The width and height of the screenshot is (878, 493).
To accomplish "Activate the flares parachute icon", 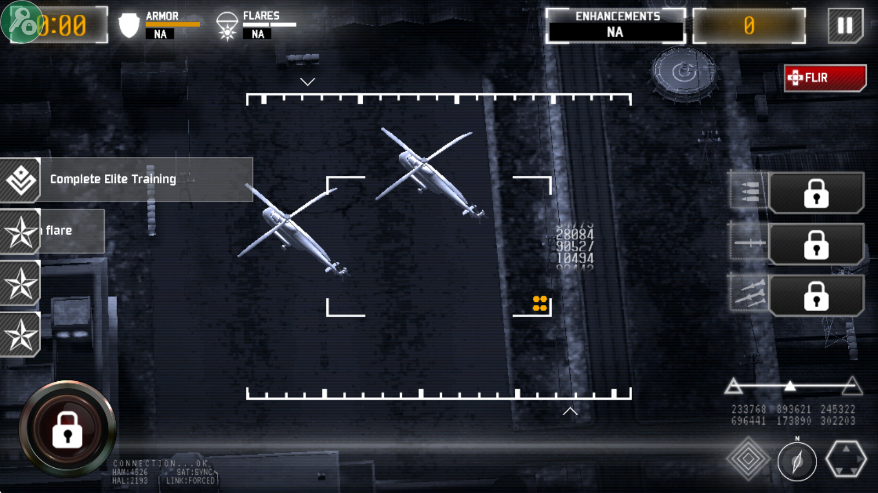I will coord(227,25).
